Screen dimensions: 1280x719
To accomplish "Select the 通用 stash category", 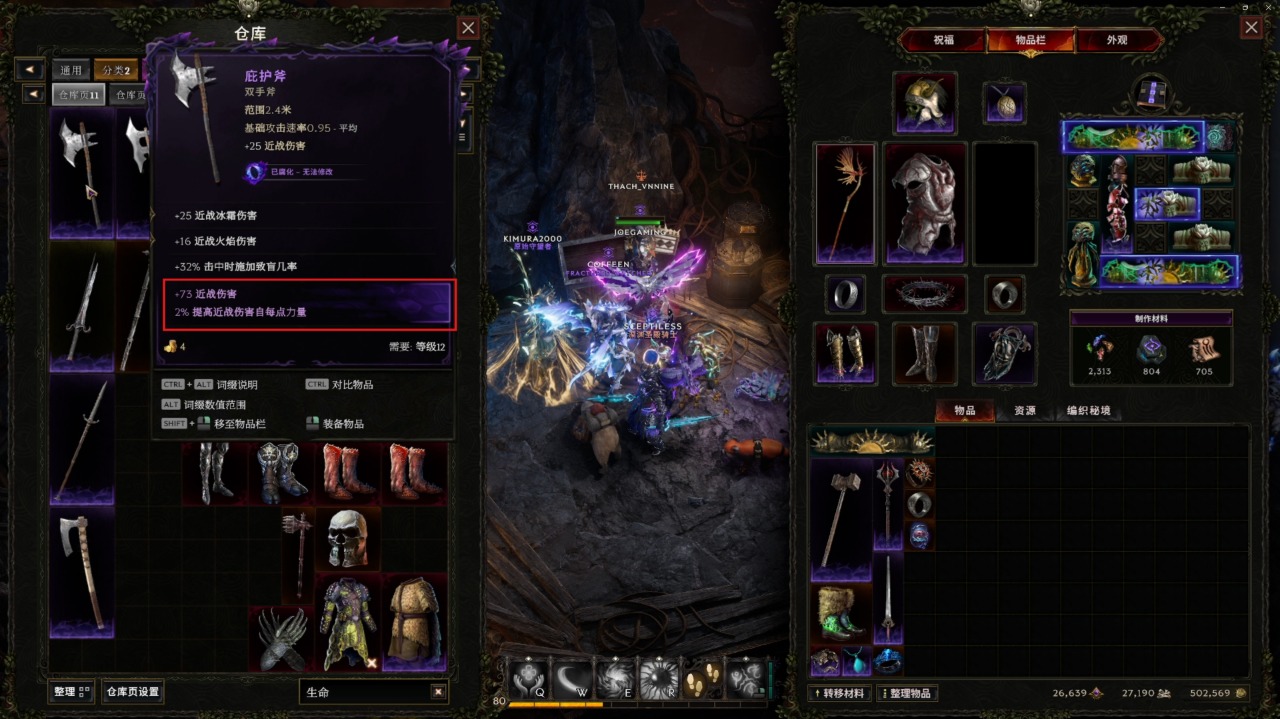I will point(70,70).
